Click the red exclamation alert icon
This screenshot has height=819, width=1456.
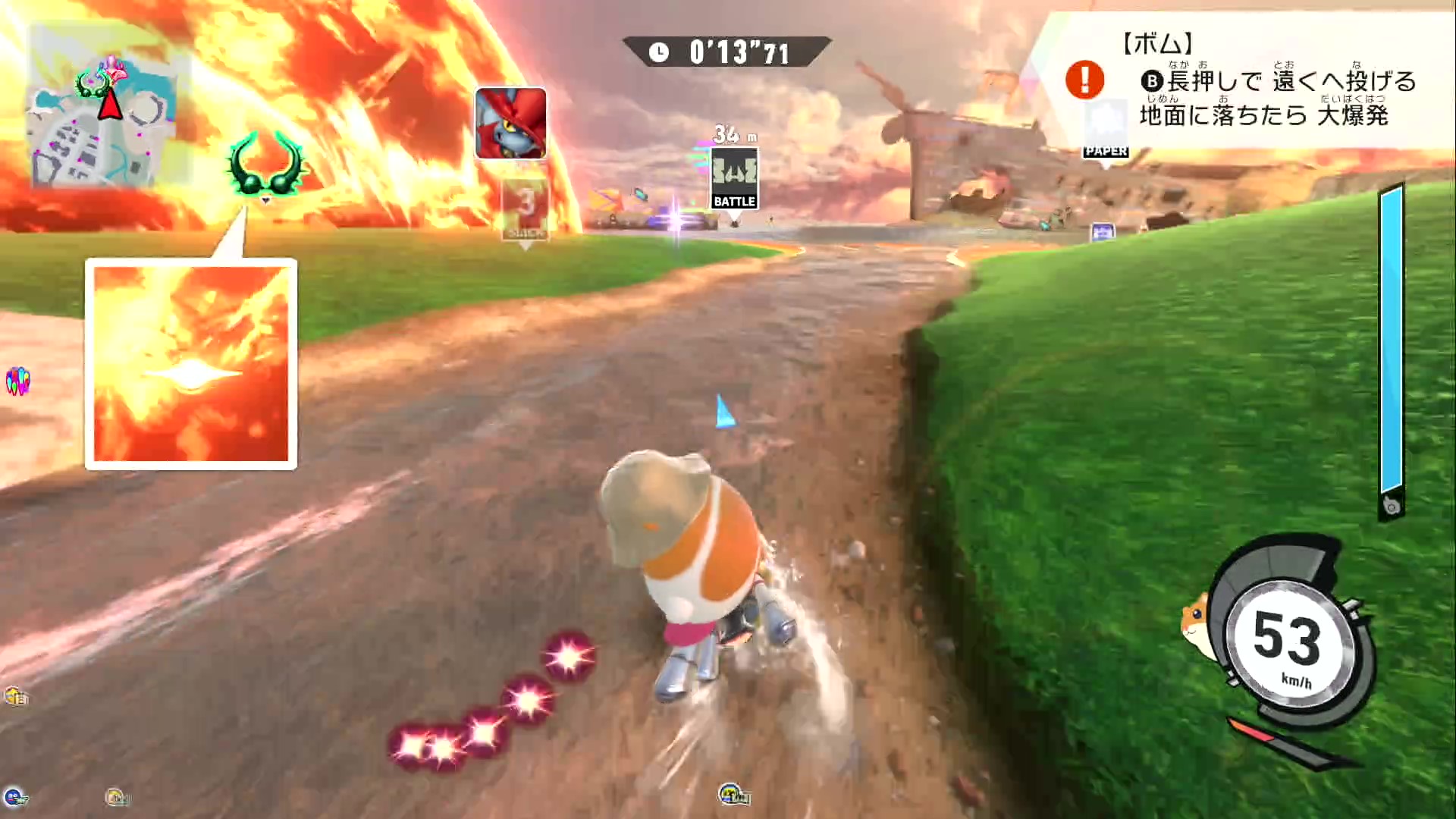1084,80
